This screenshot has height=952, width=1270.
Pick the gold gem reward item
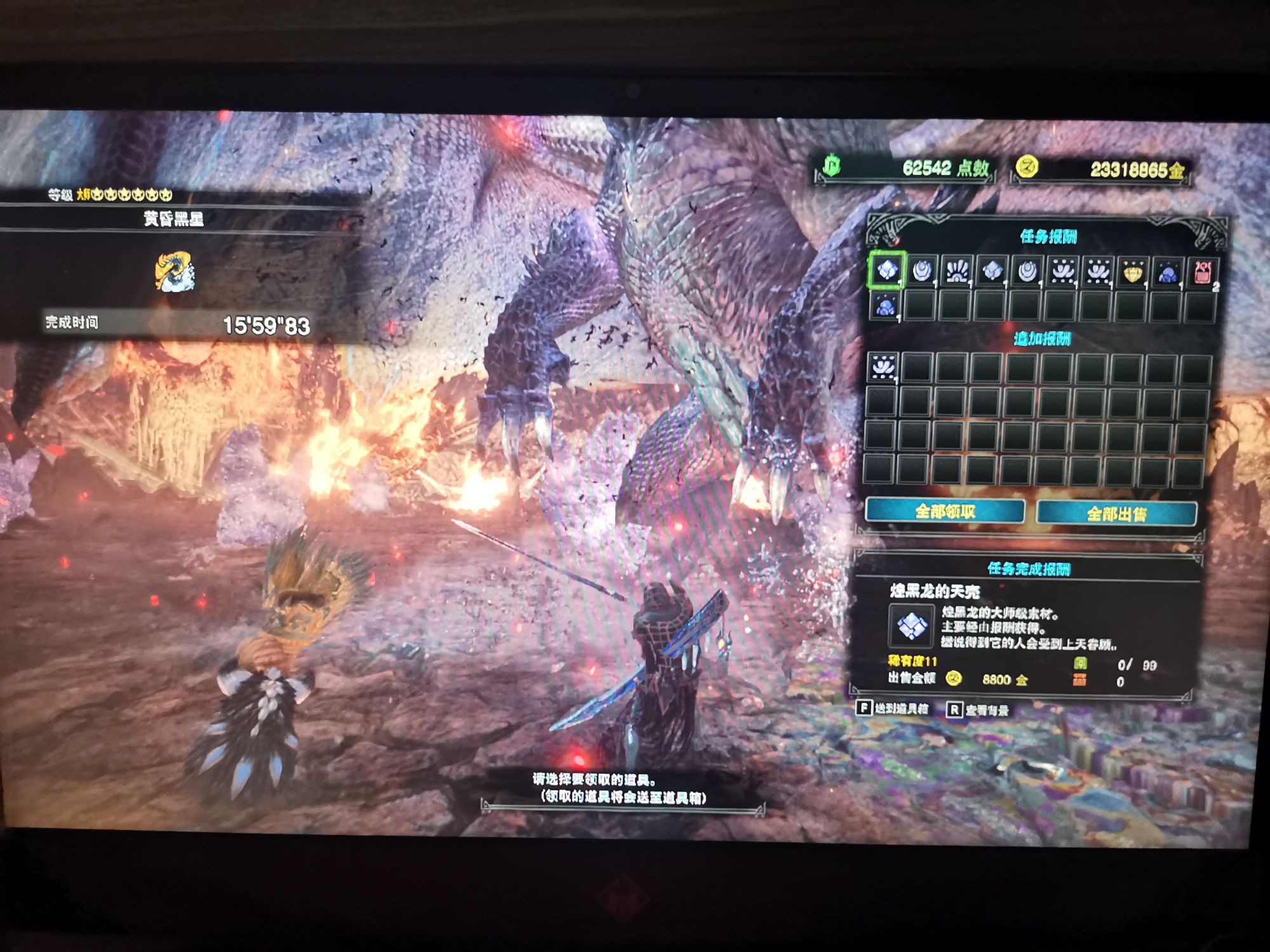(x=1132, y=272)
